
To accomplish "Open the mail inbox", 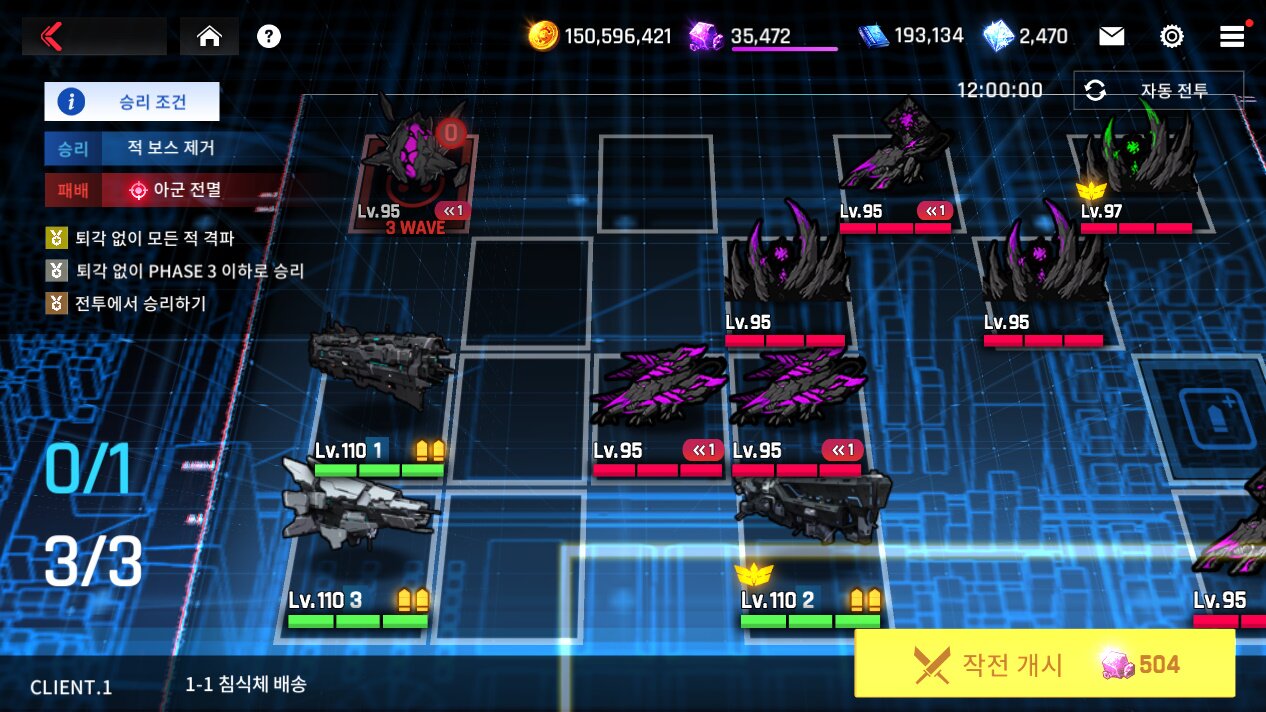I will pos(1111,37).
